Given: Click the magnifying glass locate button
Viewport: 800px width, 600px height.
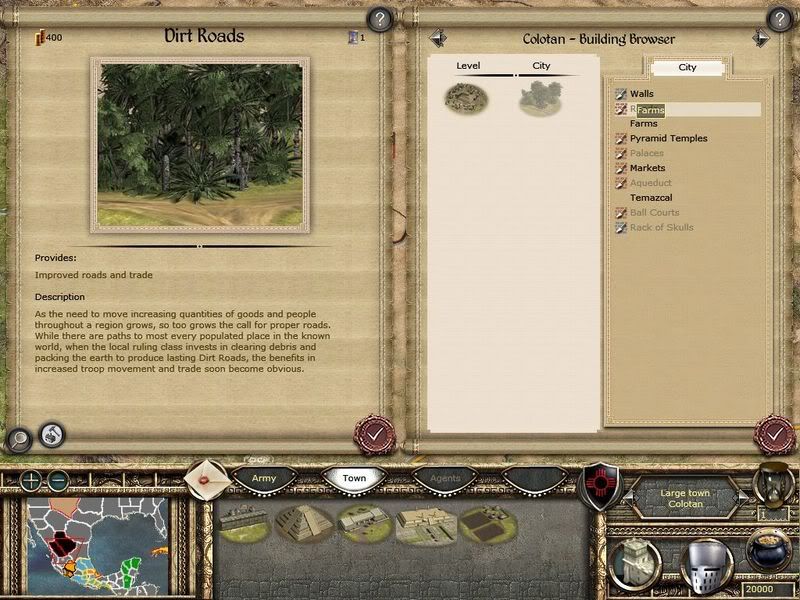Looking at the screenshot, I should [19, 438].
